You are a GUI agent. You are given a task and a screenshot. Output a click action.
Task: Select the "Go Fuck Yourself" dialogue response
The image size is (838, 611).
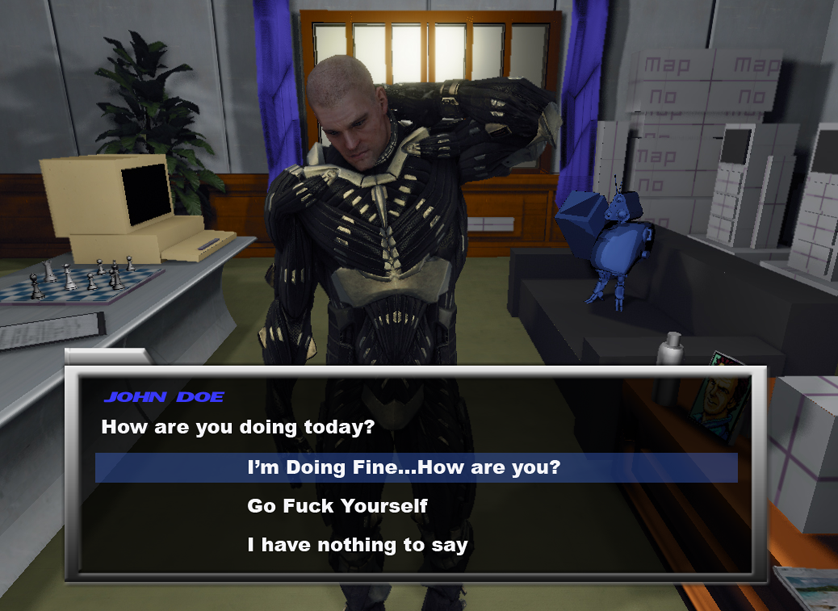click(x=337, y=506)
